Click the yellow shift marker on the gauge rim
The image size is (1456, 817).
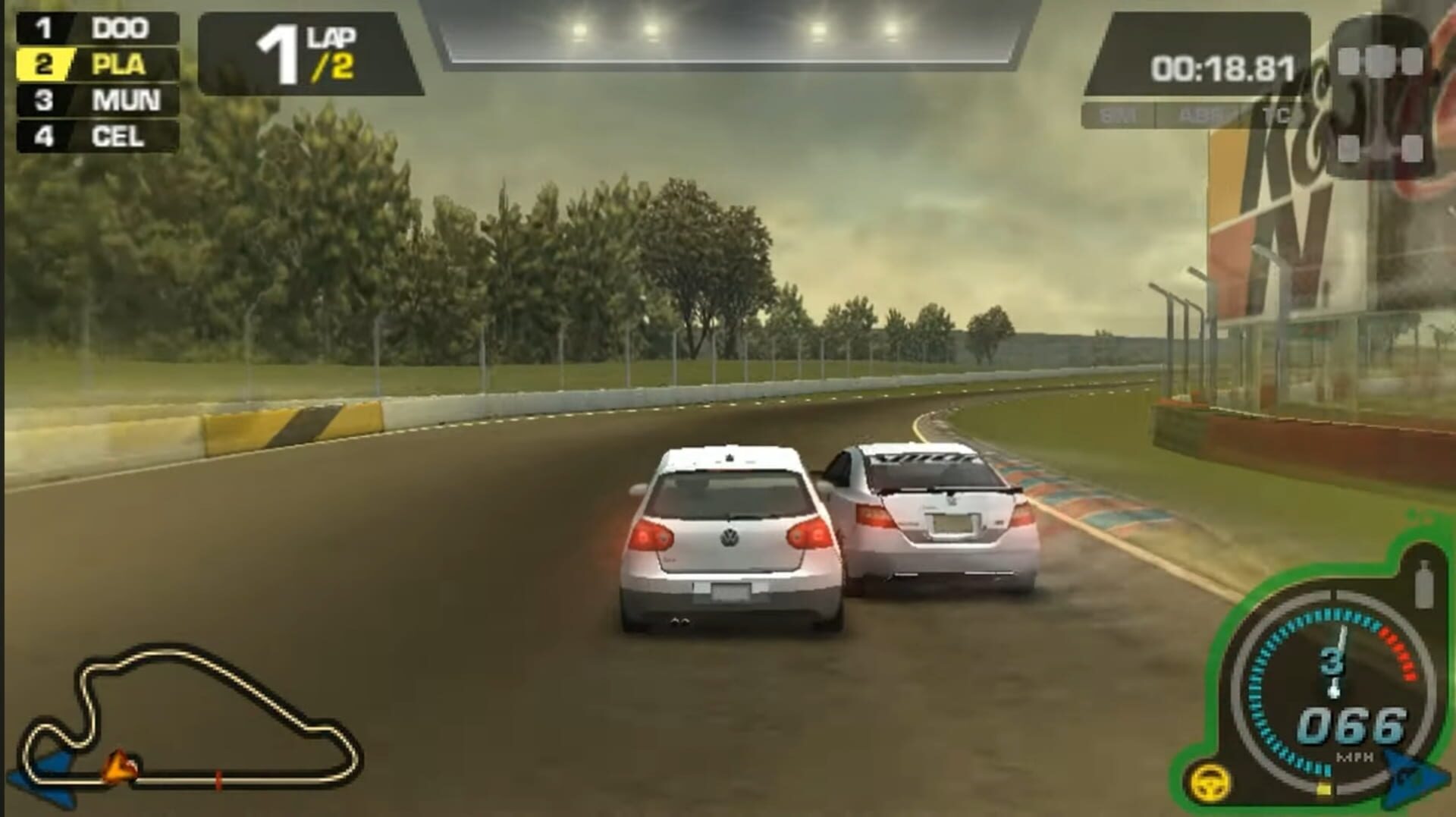coord(1324,789)
